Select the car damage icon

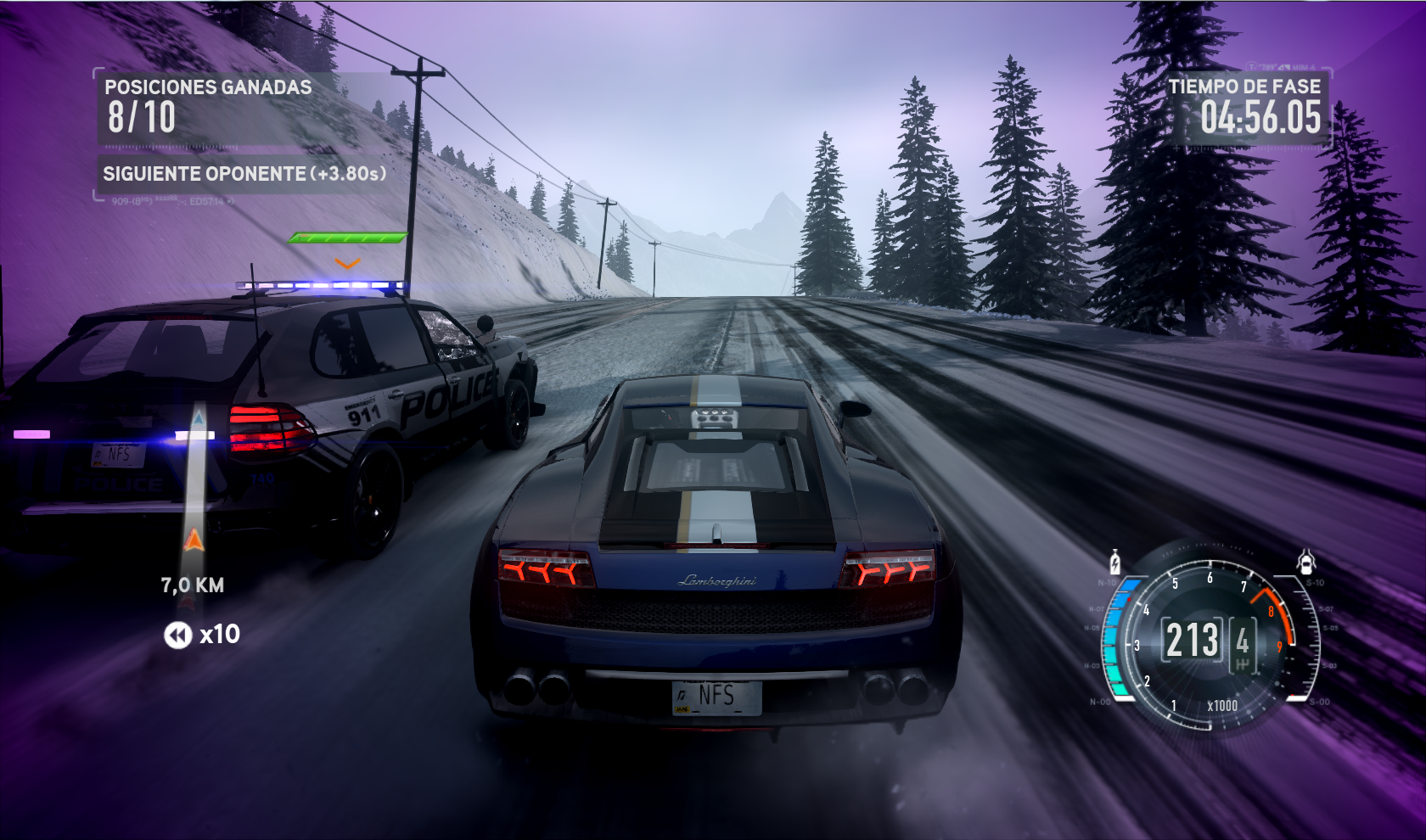tap(1306, 562)
